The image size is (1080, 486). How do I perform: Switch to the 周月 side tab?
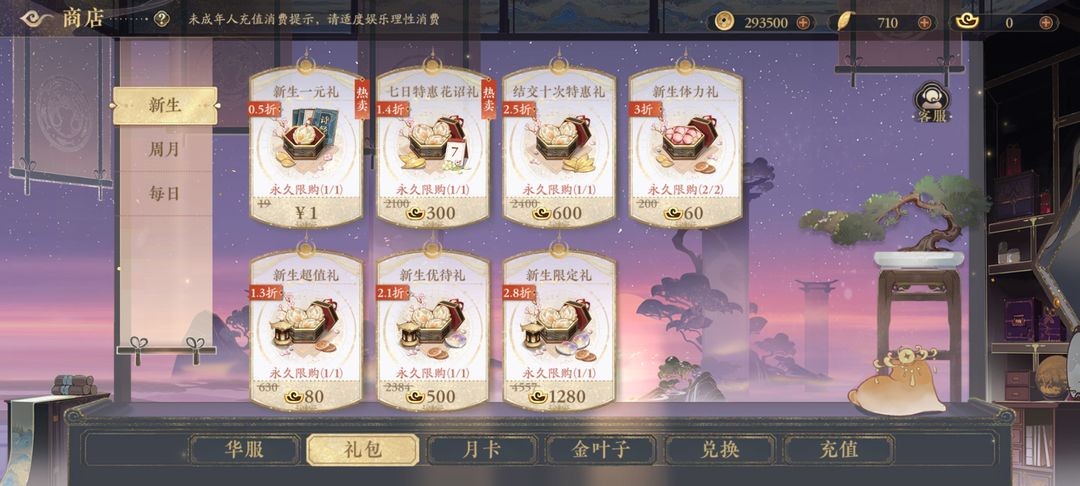[165, 149]
